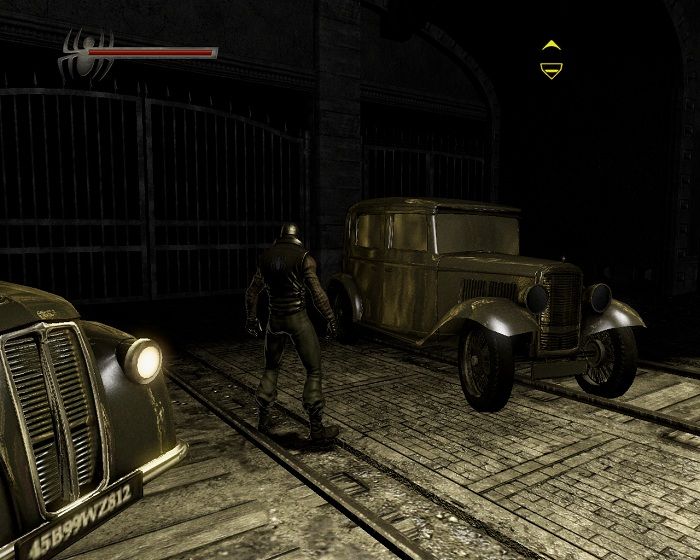
Task: Select the yellow objective direction marker
Action: coord(549,60)
